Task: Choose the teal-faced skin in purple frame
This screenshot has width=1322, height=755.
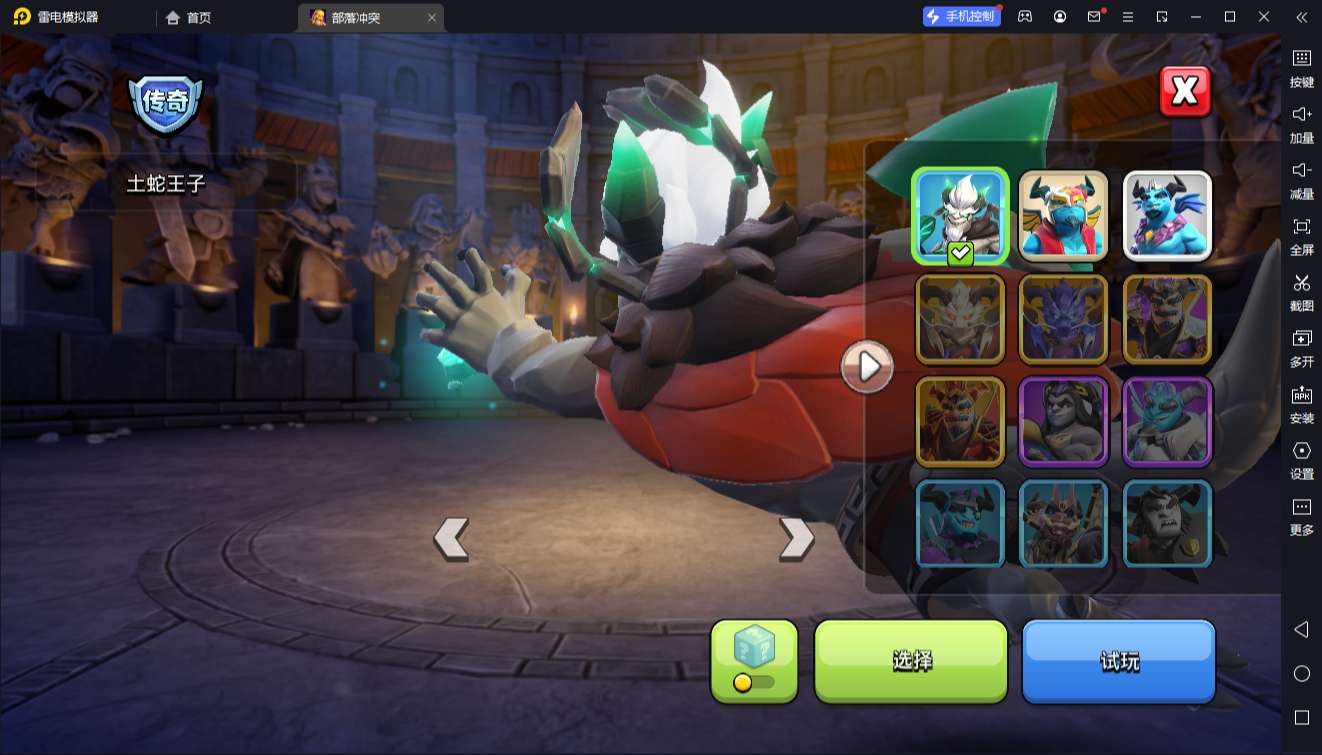Action: coord(1167,422)
